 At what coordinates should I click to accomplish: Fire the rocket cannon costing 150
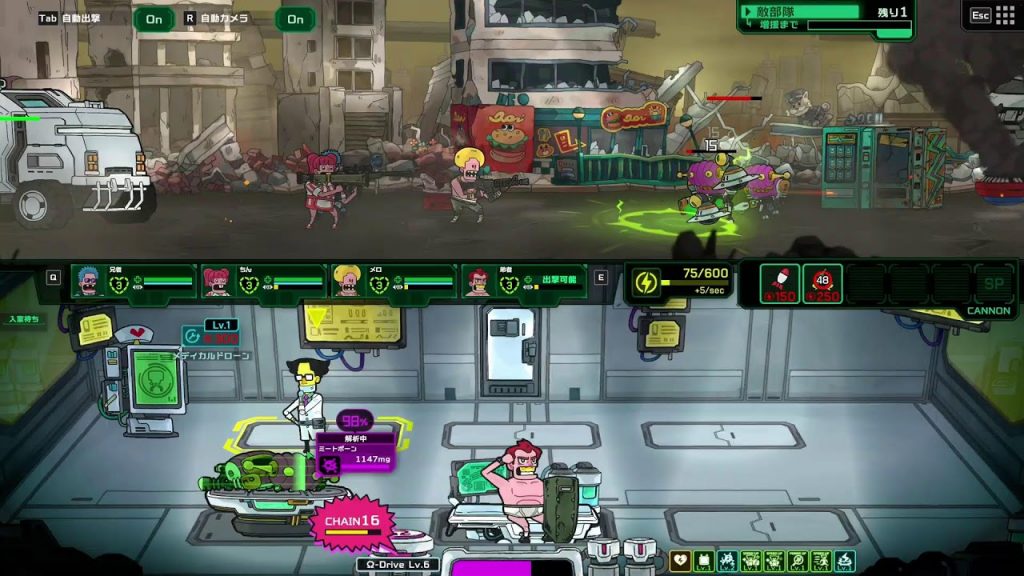coord(779,283)
